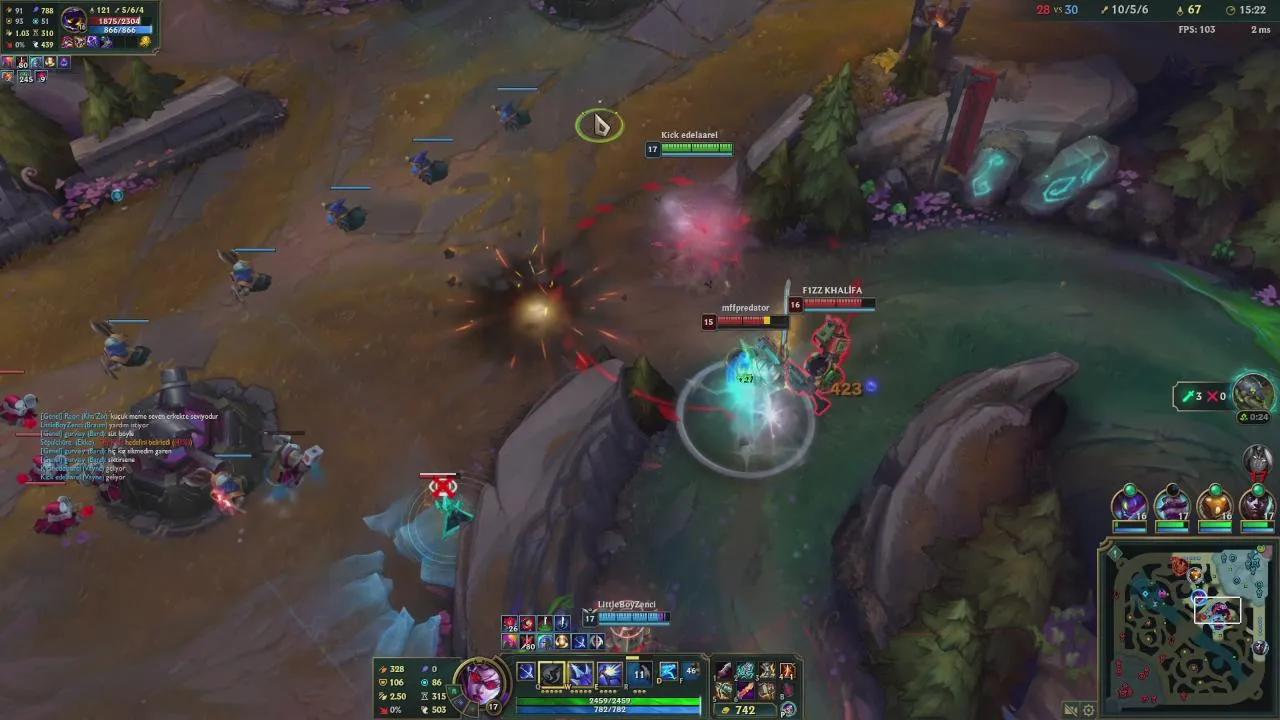Click the E ability Condemn icon
The height and width of the screenshot is (720, 1280).
click(x=608, y=672)
